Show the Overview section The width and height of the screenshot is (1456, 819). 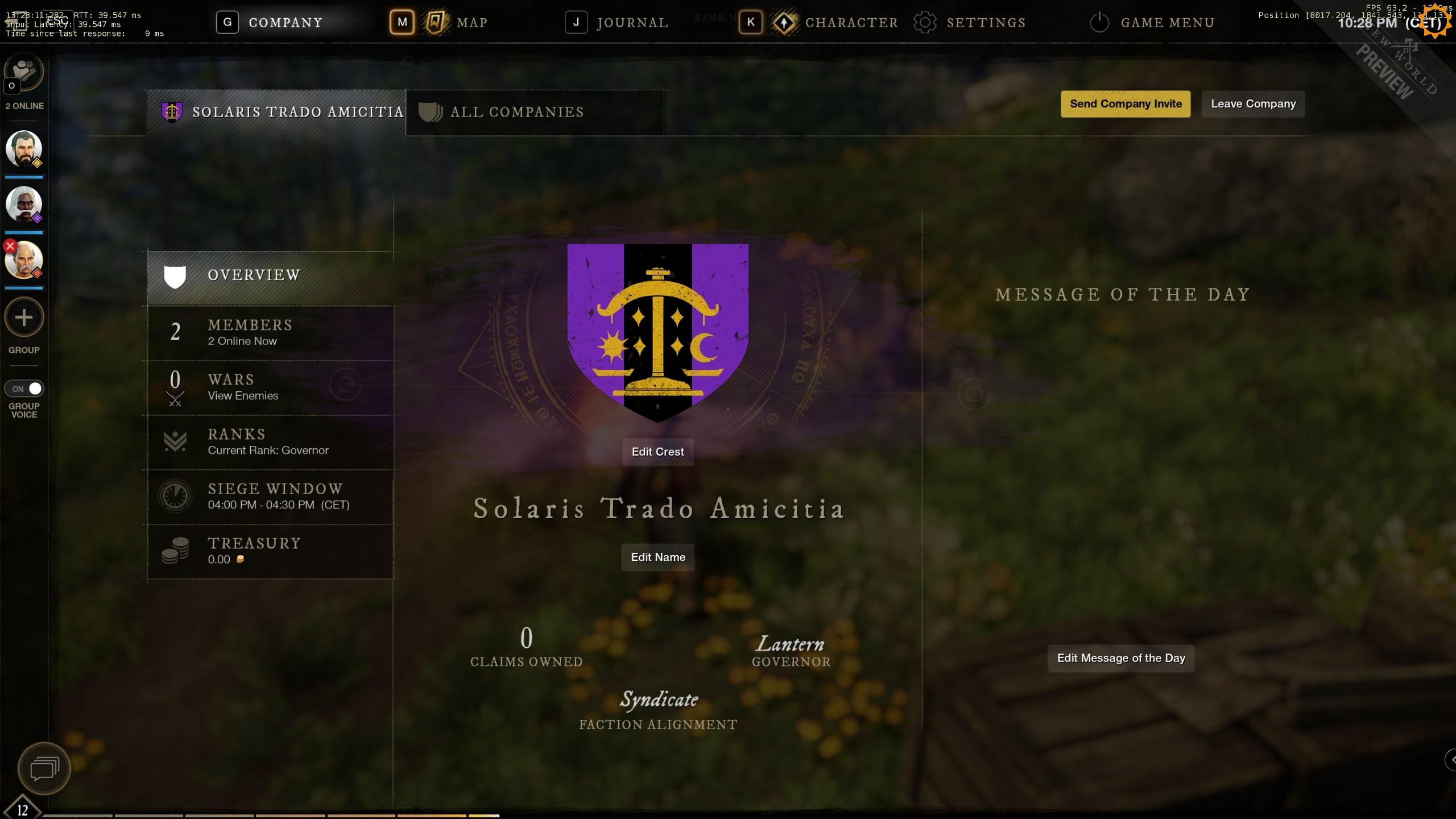point(254,275)
